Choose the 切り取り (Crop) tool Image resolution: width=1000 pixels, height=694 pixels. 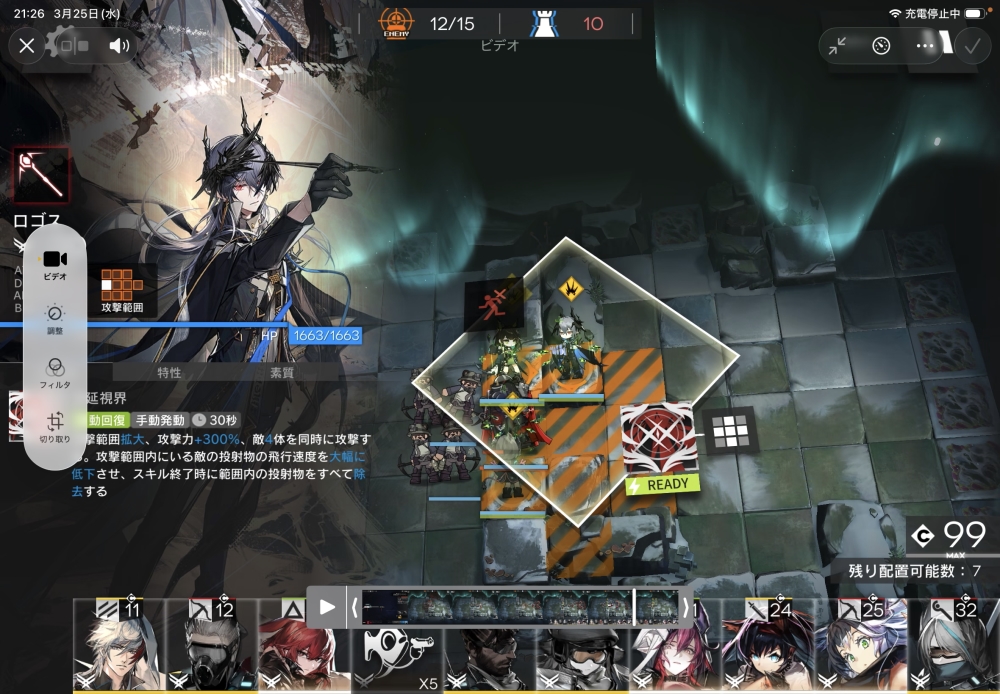pyautogui.click(x=55, y=427)
